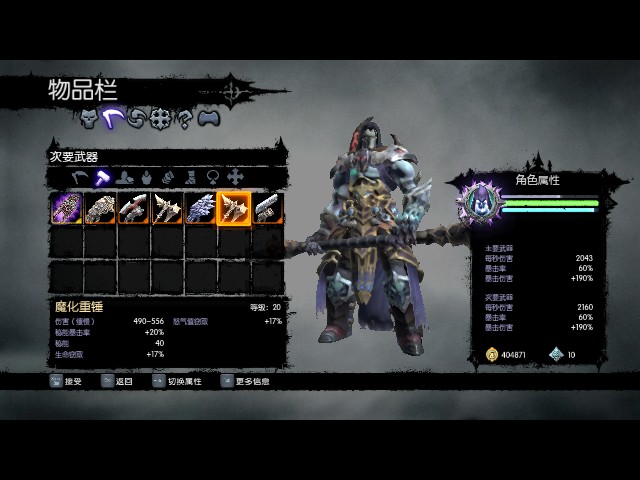Select the last grey arm-blade weapon slot

pos(268,209)
